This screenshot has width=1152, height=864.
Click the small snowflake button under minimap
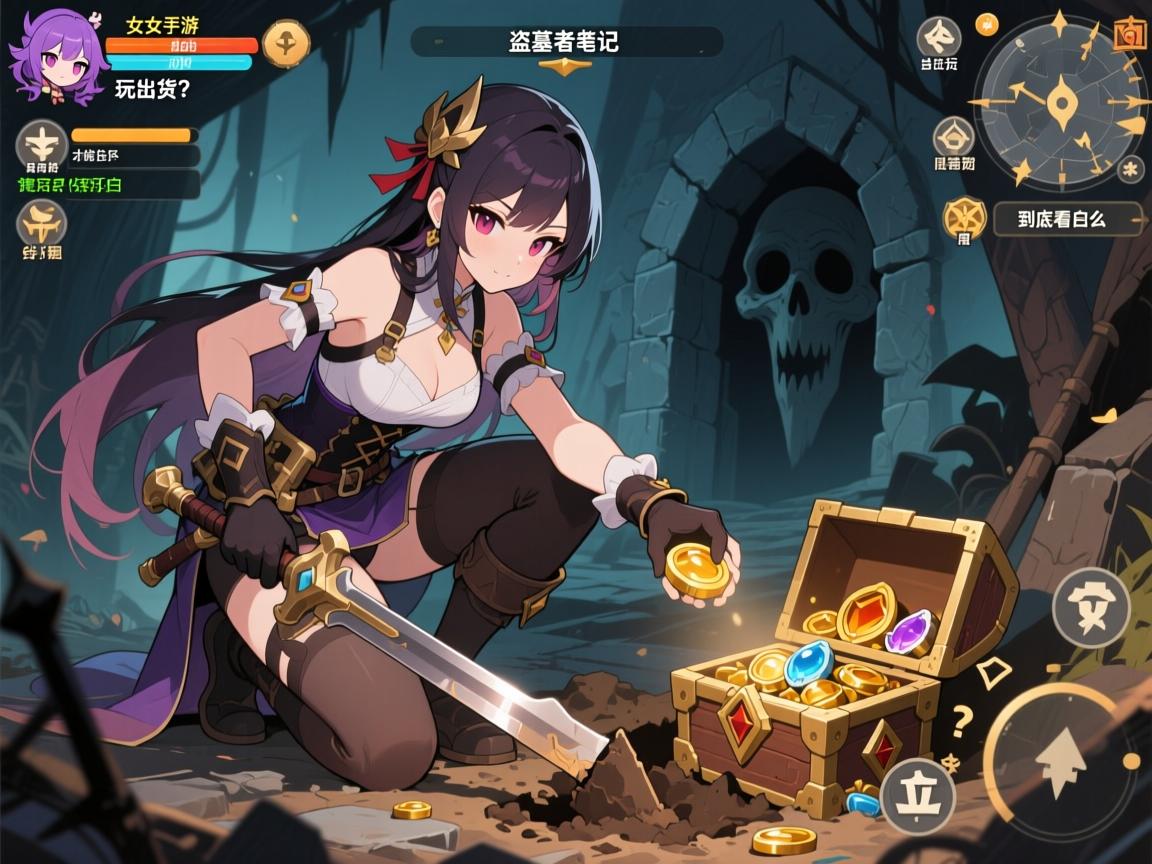coord(1132,168)
